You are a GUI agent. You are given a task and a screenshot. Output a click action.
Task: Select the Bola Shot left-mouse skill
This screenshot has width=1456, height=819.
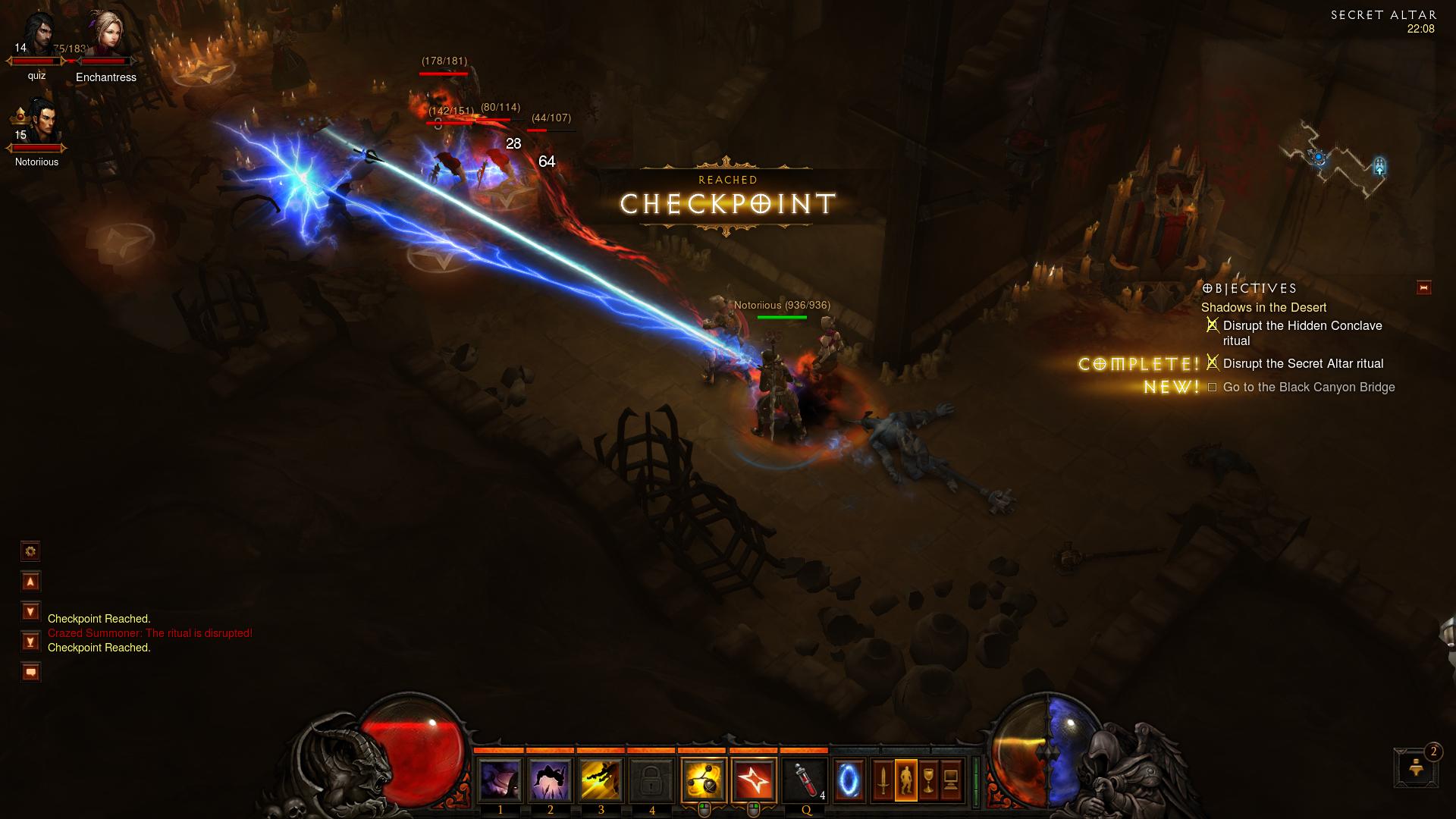click(703, 780)
